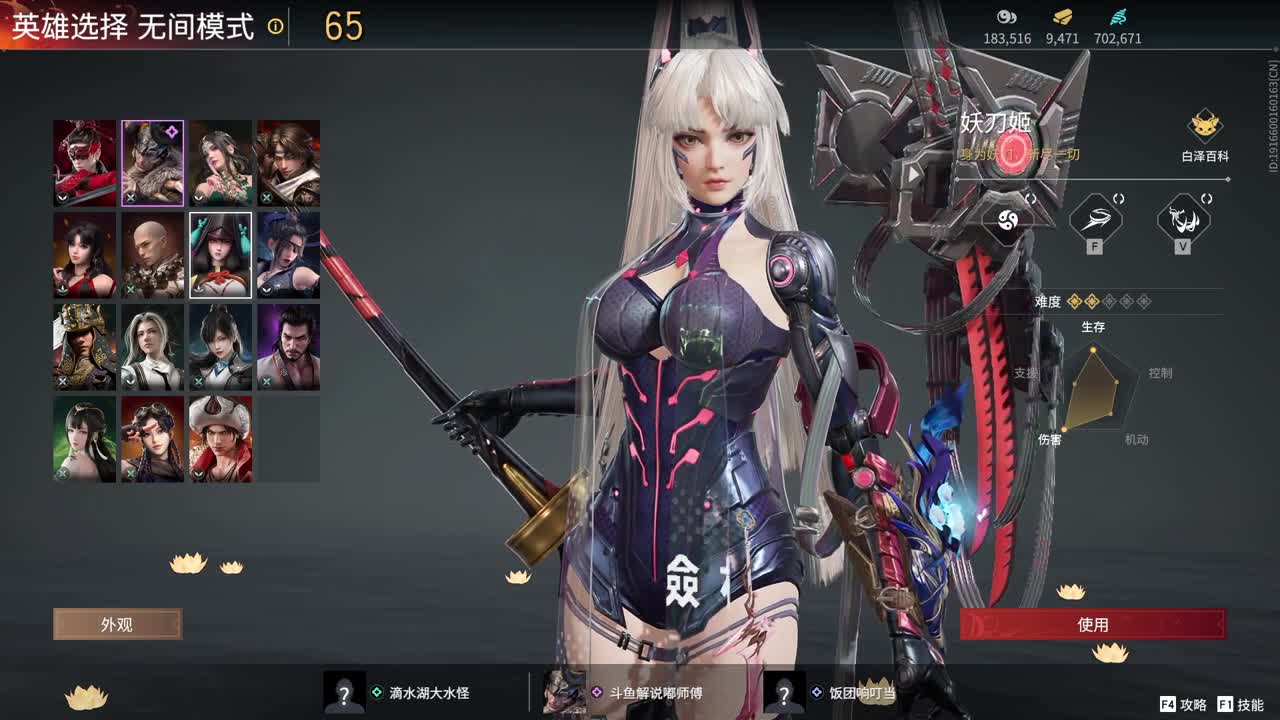Viewport: 1280px width, 720px height.
Task: Click the spiral coin icon showing 702,671
Action: point(1119,18)
